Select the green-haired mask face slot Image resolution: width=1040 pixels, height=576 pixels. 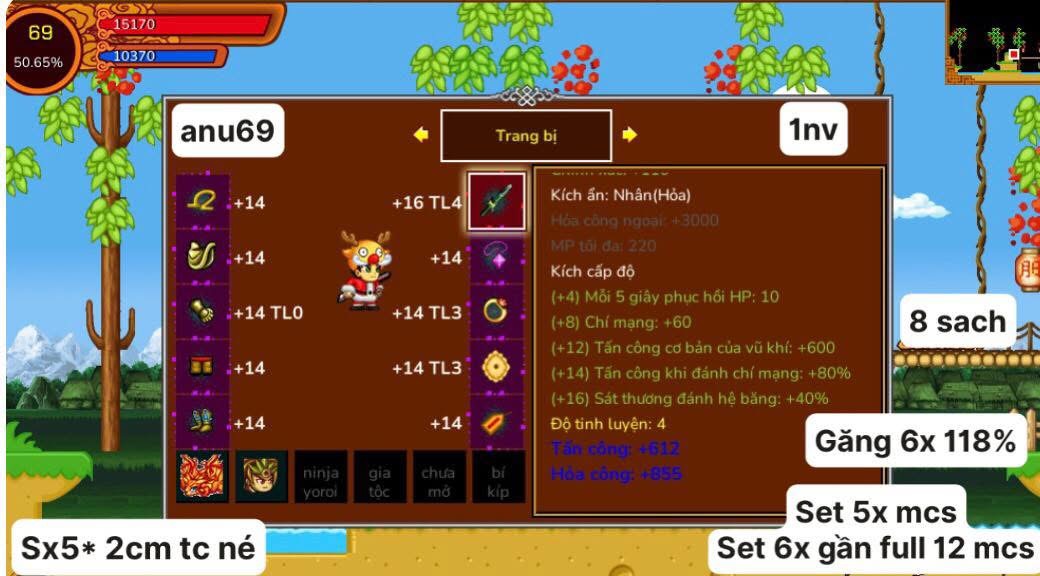(x=262, y=477)
